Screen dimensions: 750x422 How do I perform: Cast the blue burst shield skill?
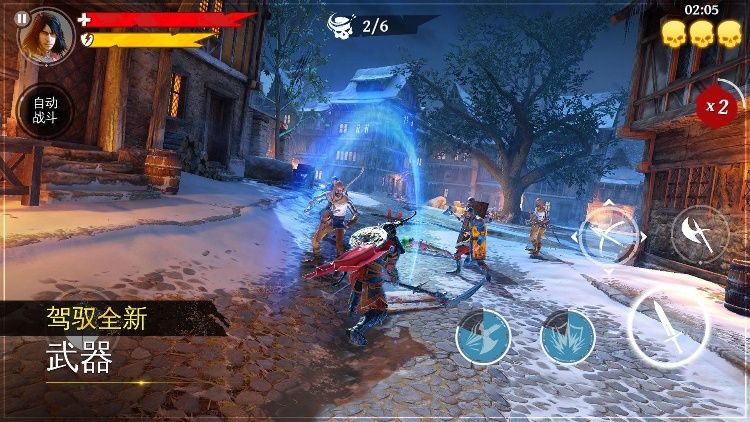coord(568,337)
